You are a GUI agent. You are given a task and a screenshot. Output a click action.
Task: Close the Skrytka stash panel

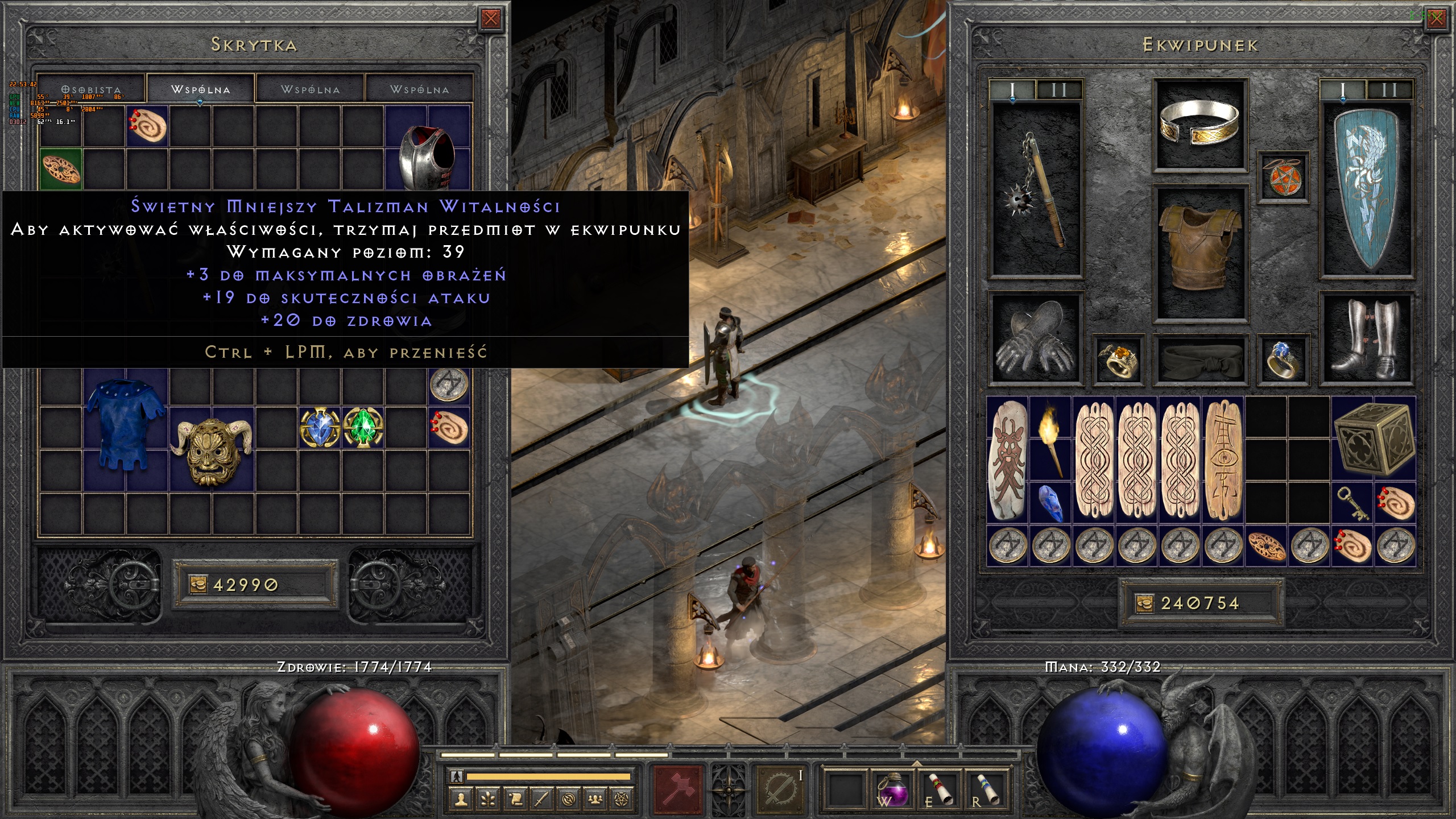(x=490, y=19)
